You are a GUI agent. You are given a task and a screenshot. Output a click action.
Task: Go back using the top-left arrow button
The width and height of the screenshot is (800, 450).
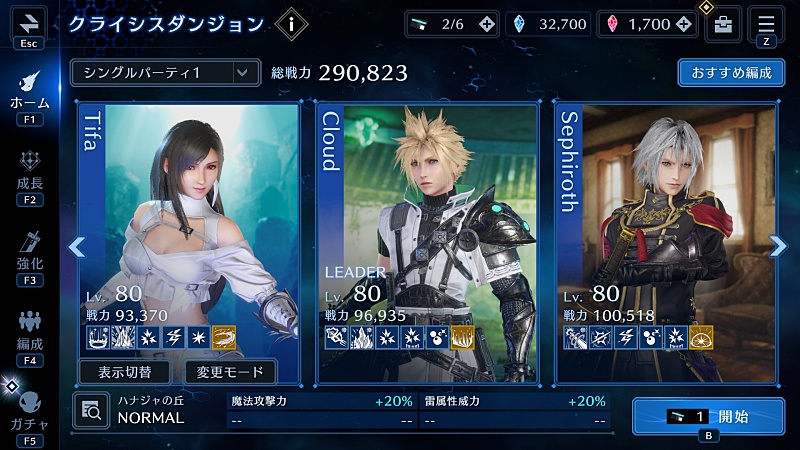coord(28,24)
